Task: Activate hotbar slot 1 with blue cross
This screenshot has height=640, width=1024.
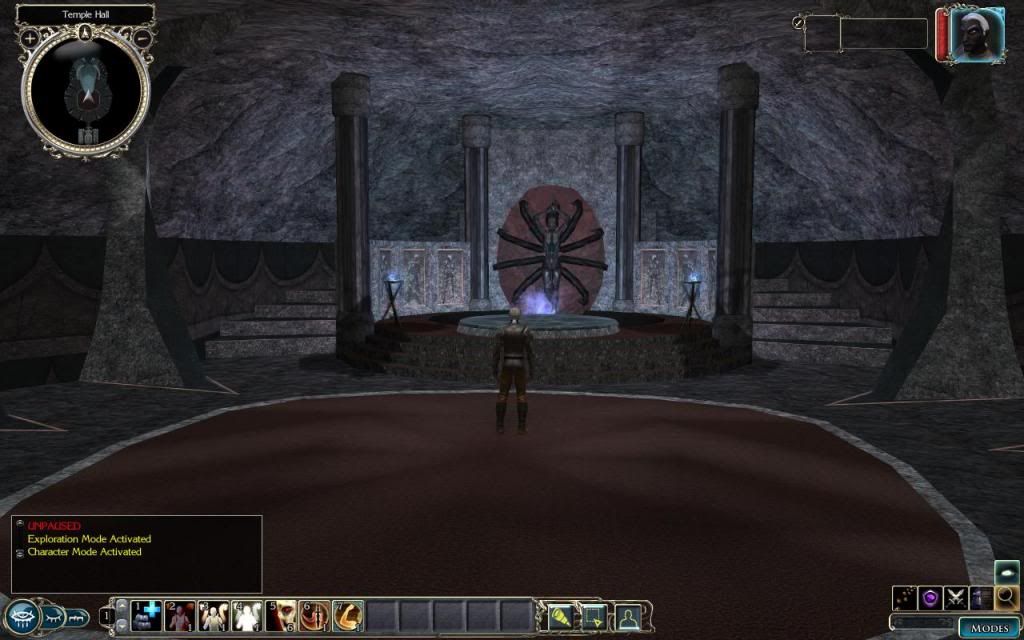Action: [x=147, y=616]
